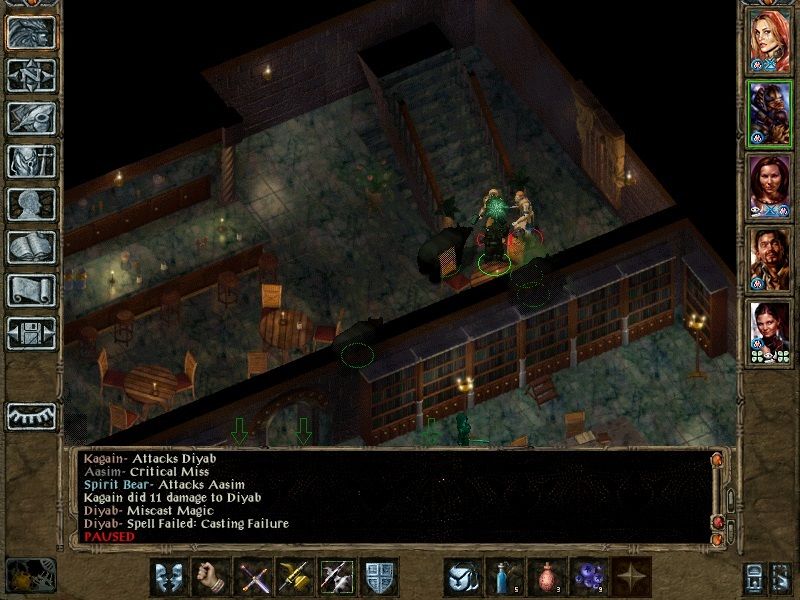800x600 pixels.
Task: Open the priest scroll button
Action: [31, 290]
